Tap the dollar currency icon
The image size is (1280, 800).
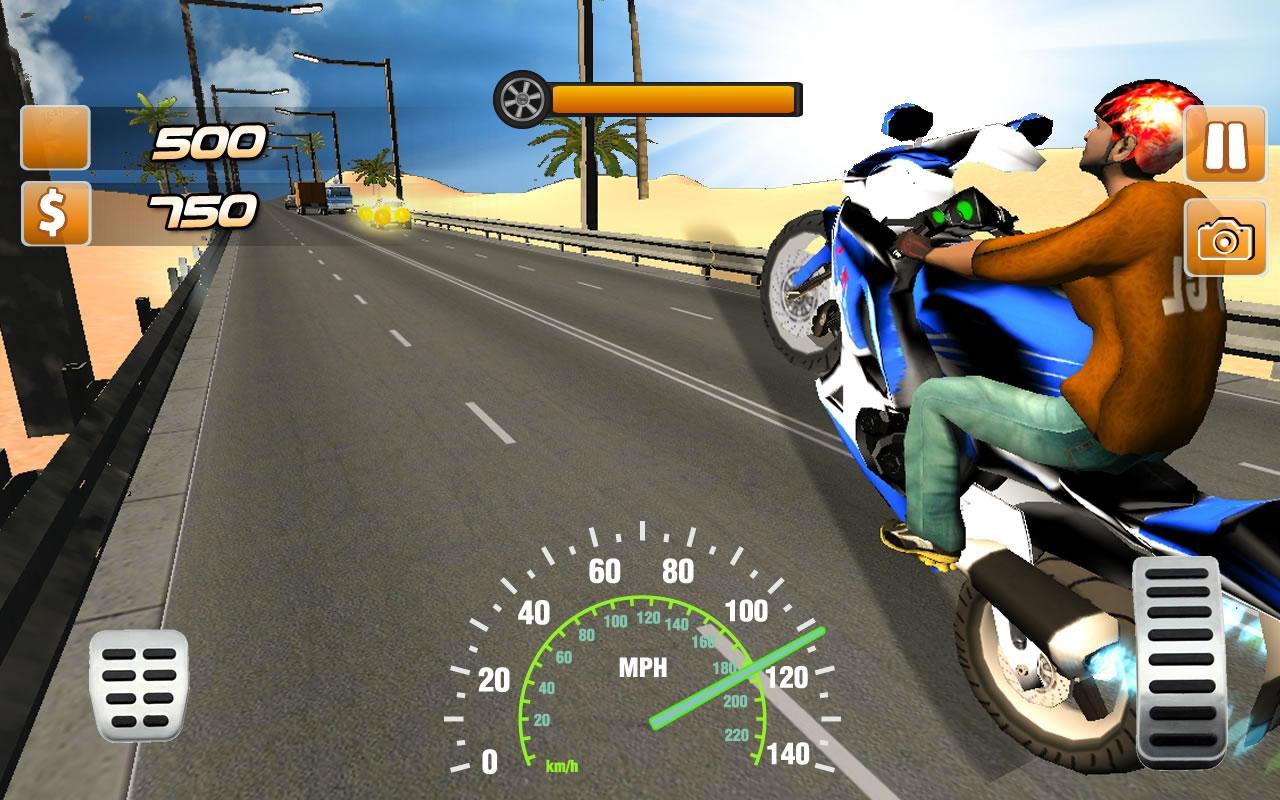coord(55,211)
